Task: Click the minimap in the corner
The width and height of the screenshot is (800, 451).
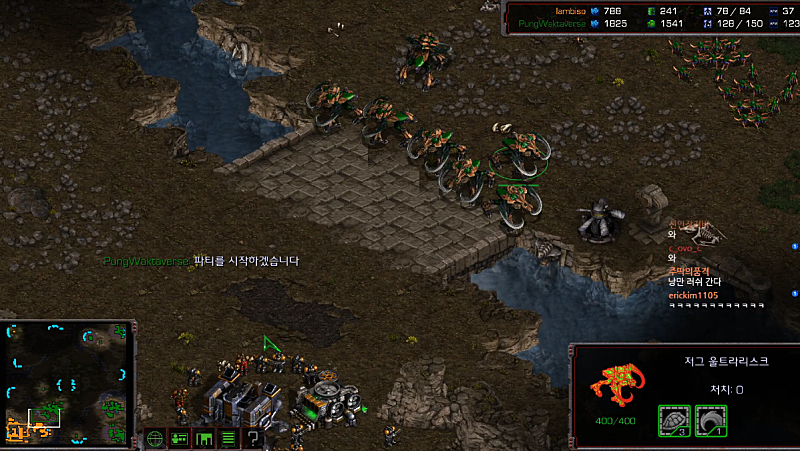Action: pyautogui.click(x=68, y=383)
